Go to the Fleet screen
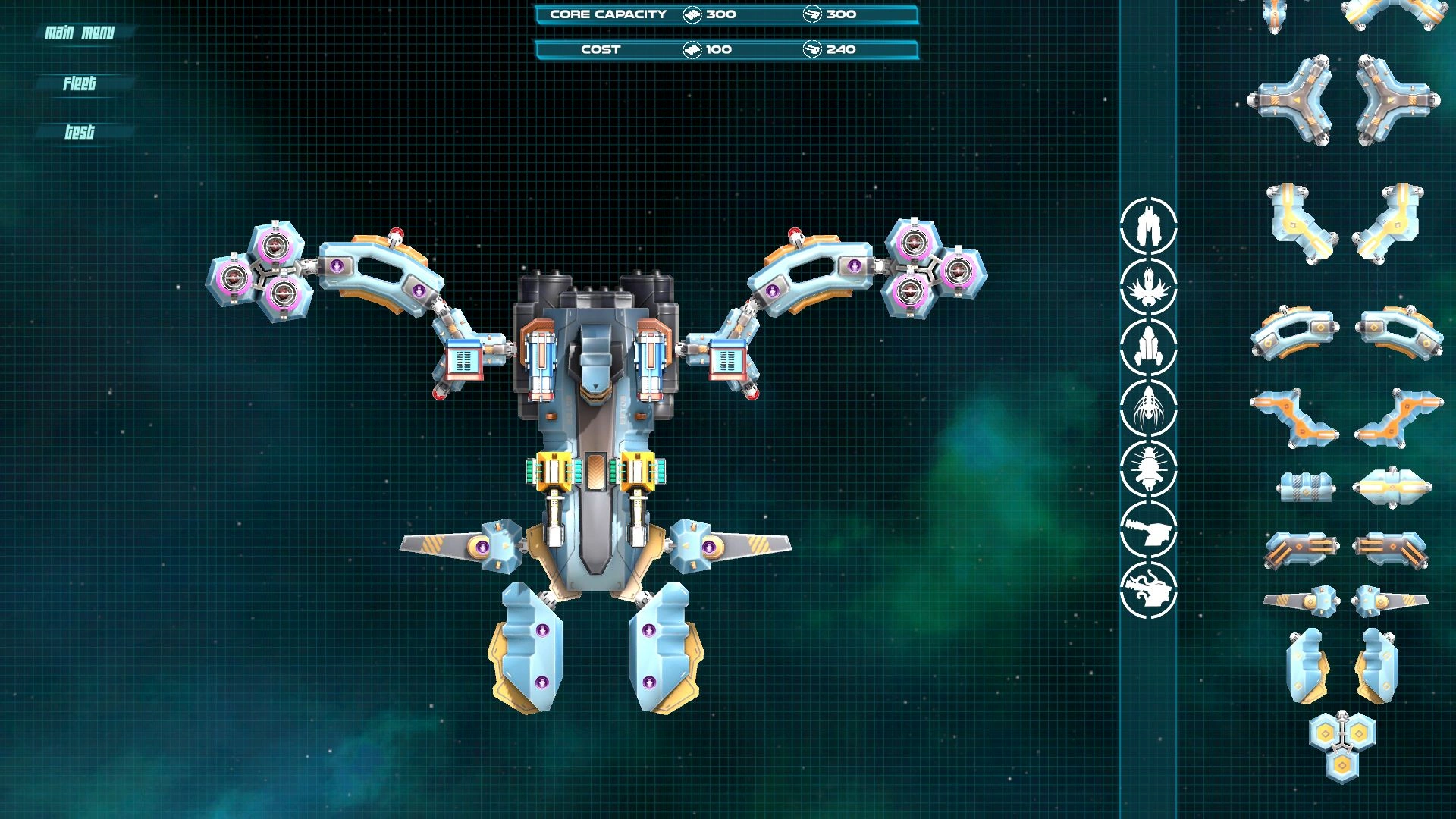The image size is (1456, 819). [80, 83]
